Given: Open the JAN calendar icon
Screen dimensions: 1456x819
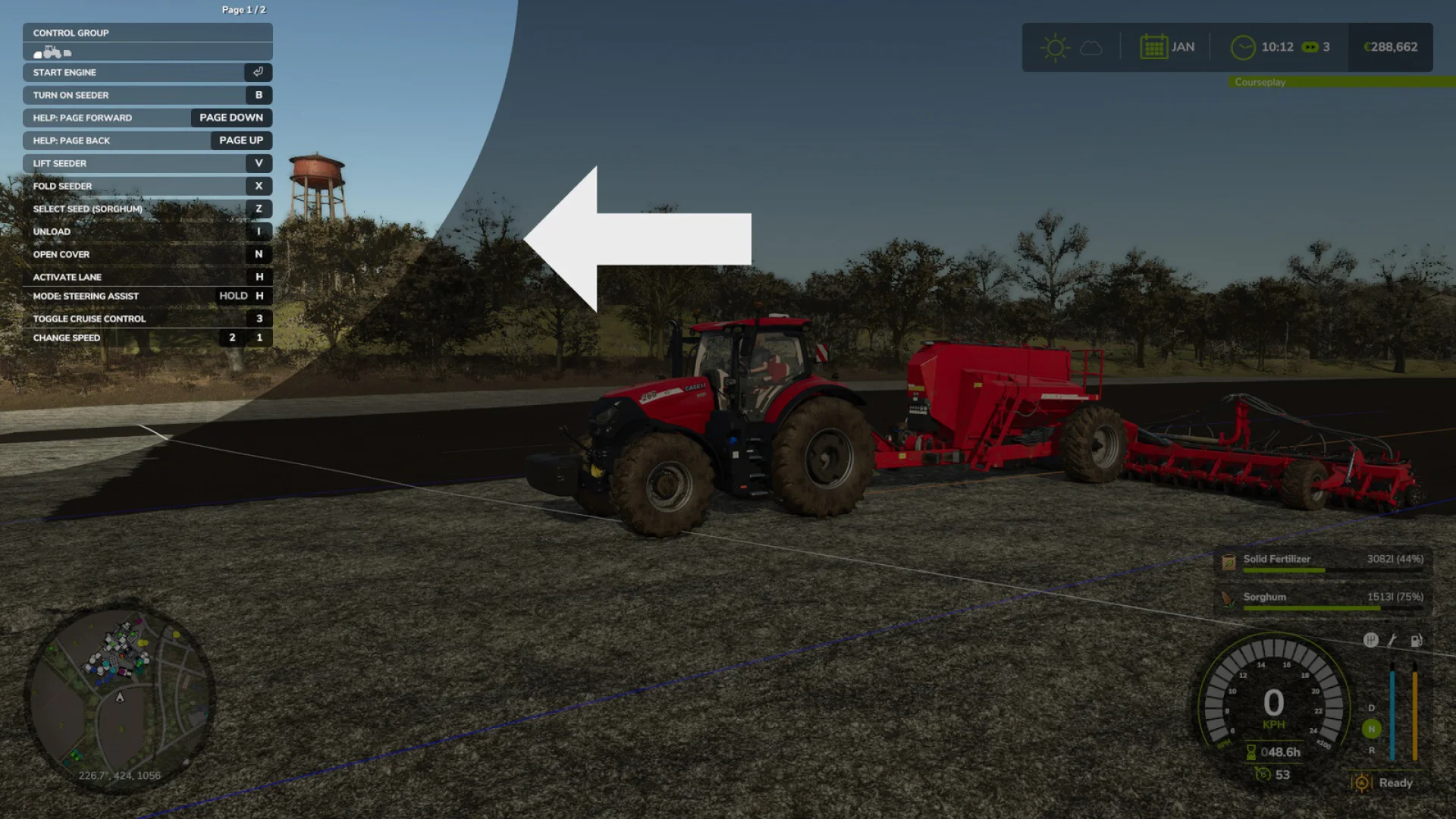Looking at the screenshot, I should (1153, 46).
